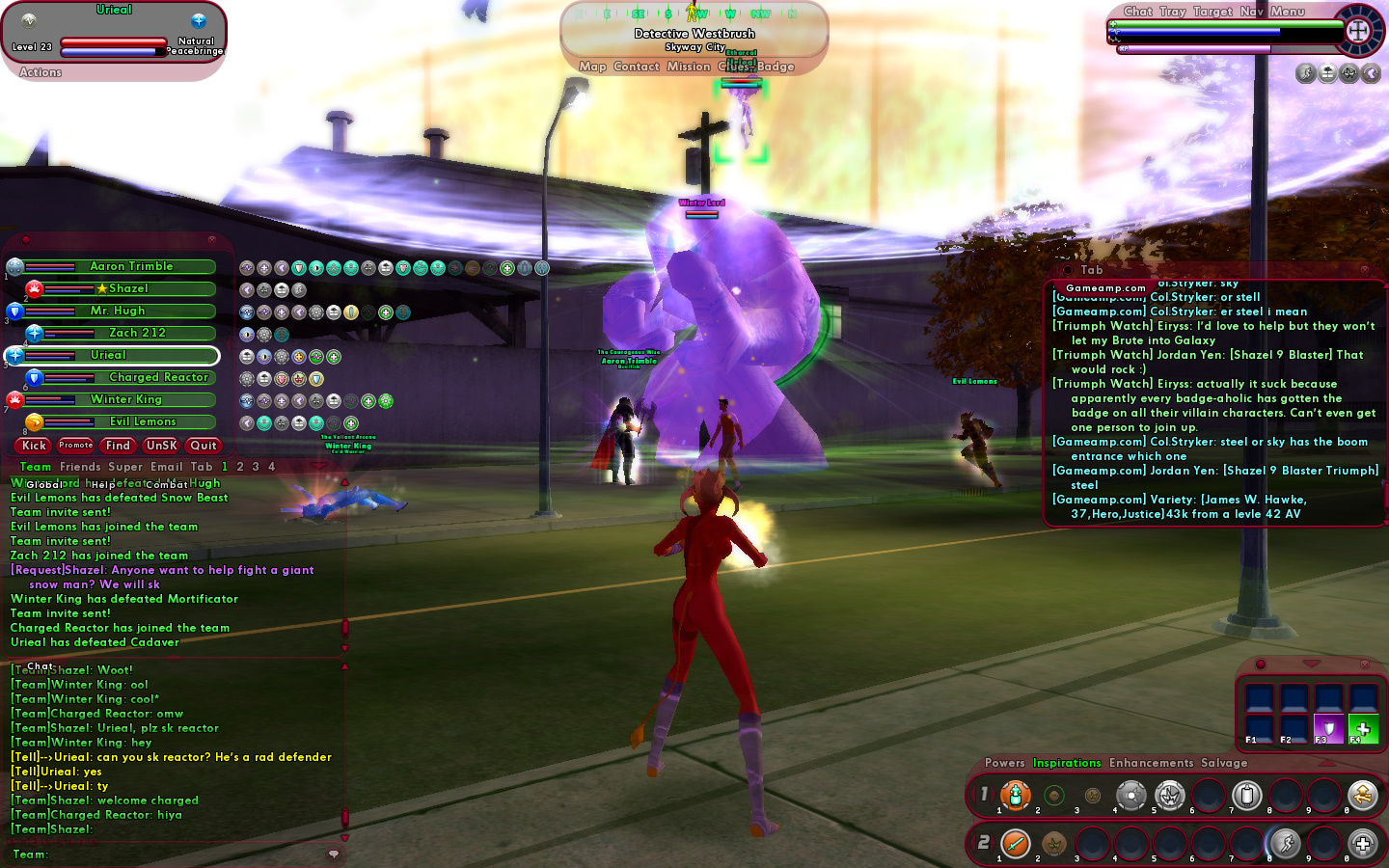
Task: Switch to the Inspirations tab
Action: (1067, 763)
